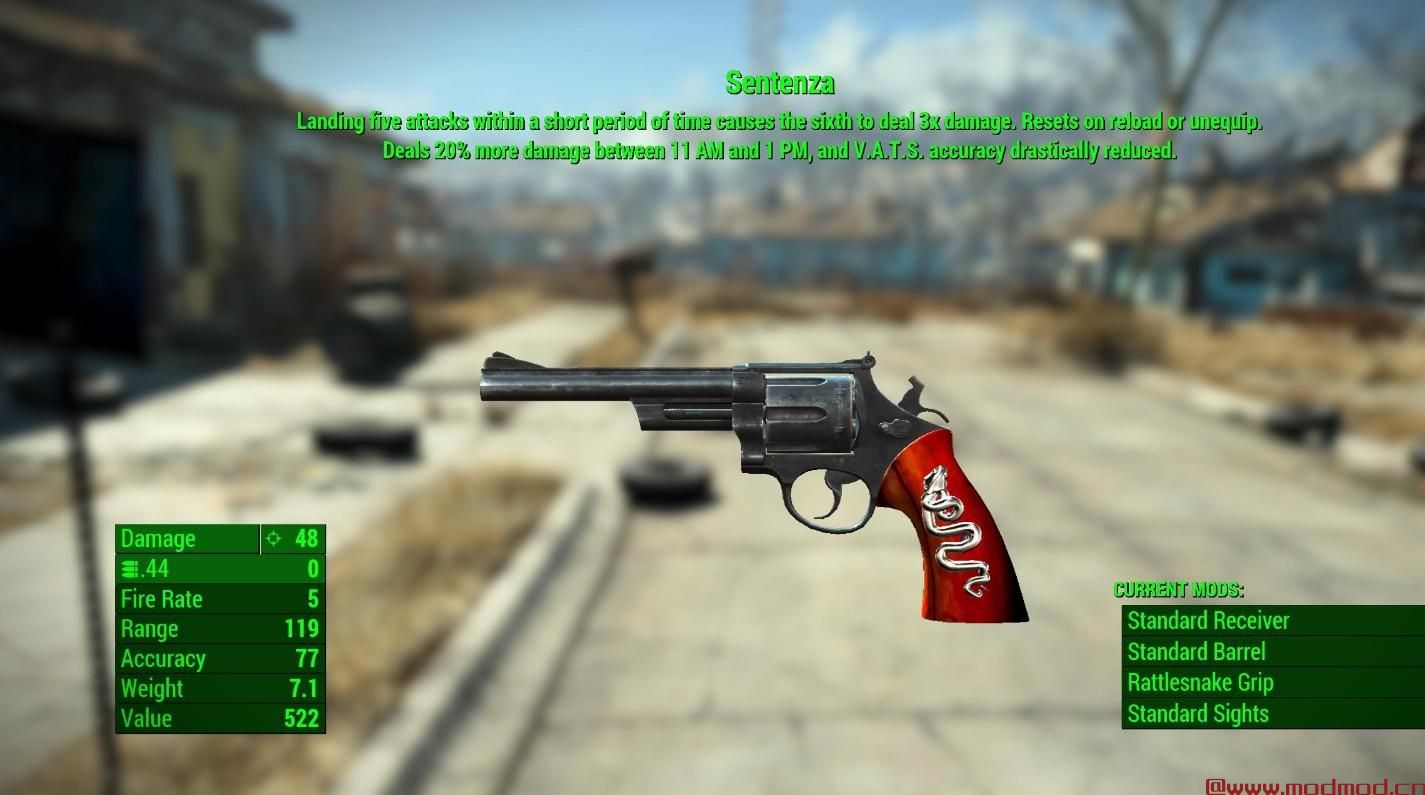Pick the Rattlesnake Grip mod
Image resolution: width=1425 pixels, height=795 pixels.
coord(1200,683)
